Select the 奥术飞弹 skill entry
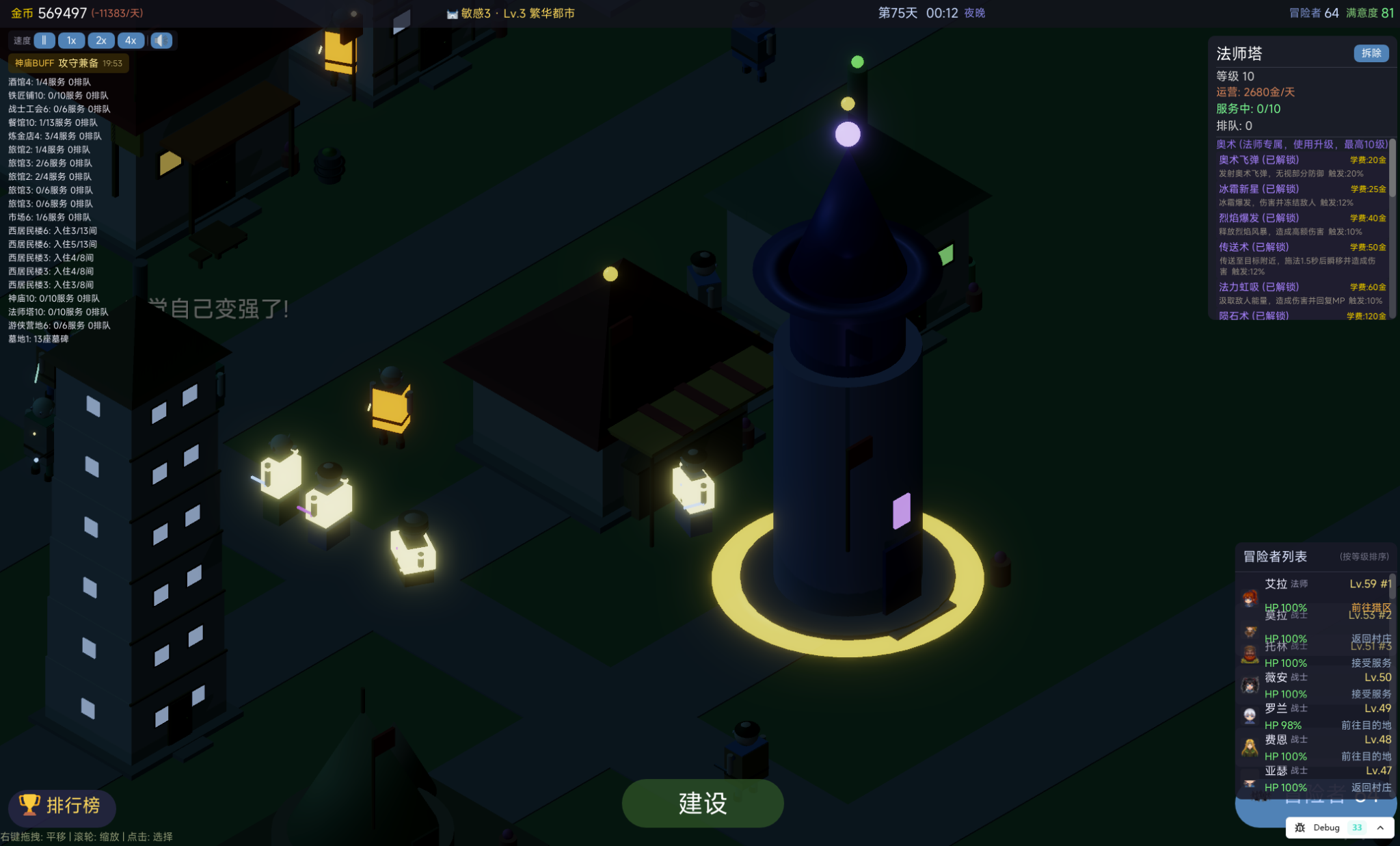 (x=1258, y=160)
